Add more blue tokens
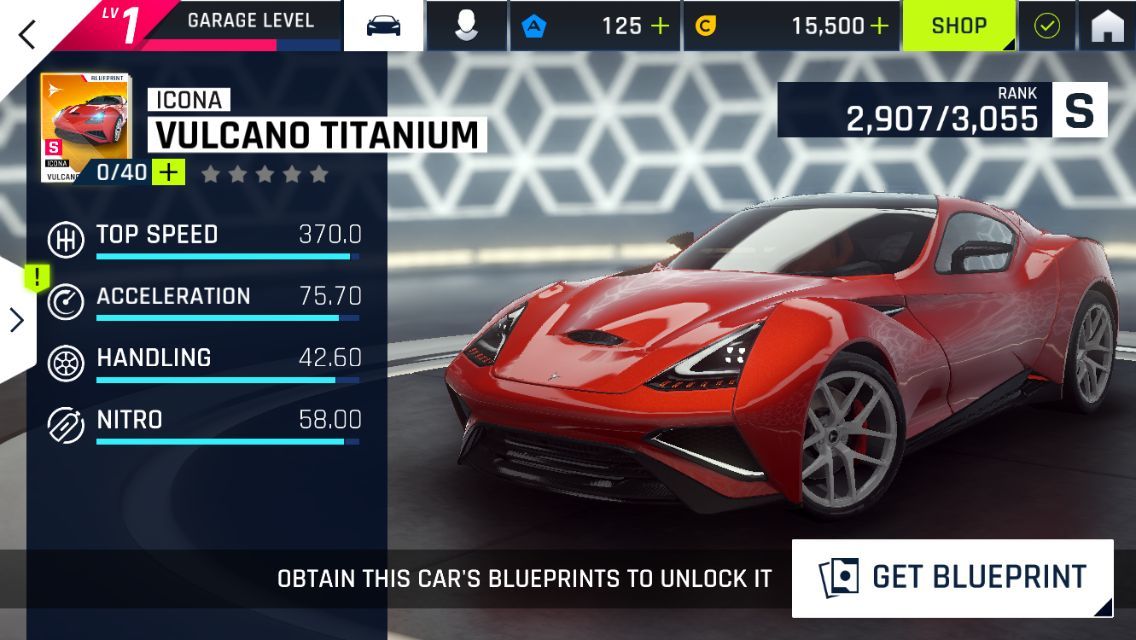 660,26
